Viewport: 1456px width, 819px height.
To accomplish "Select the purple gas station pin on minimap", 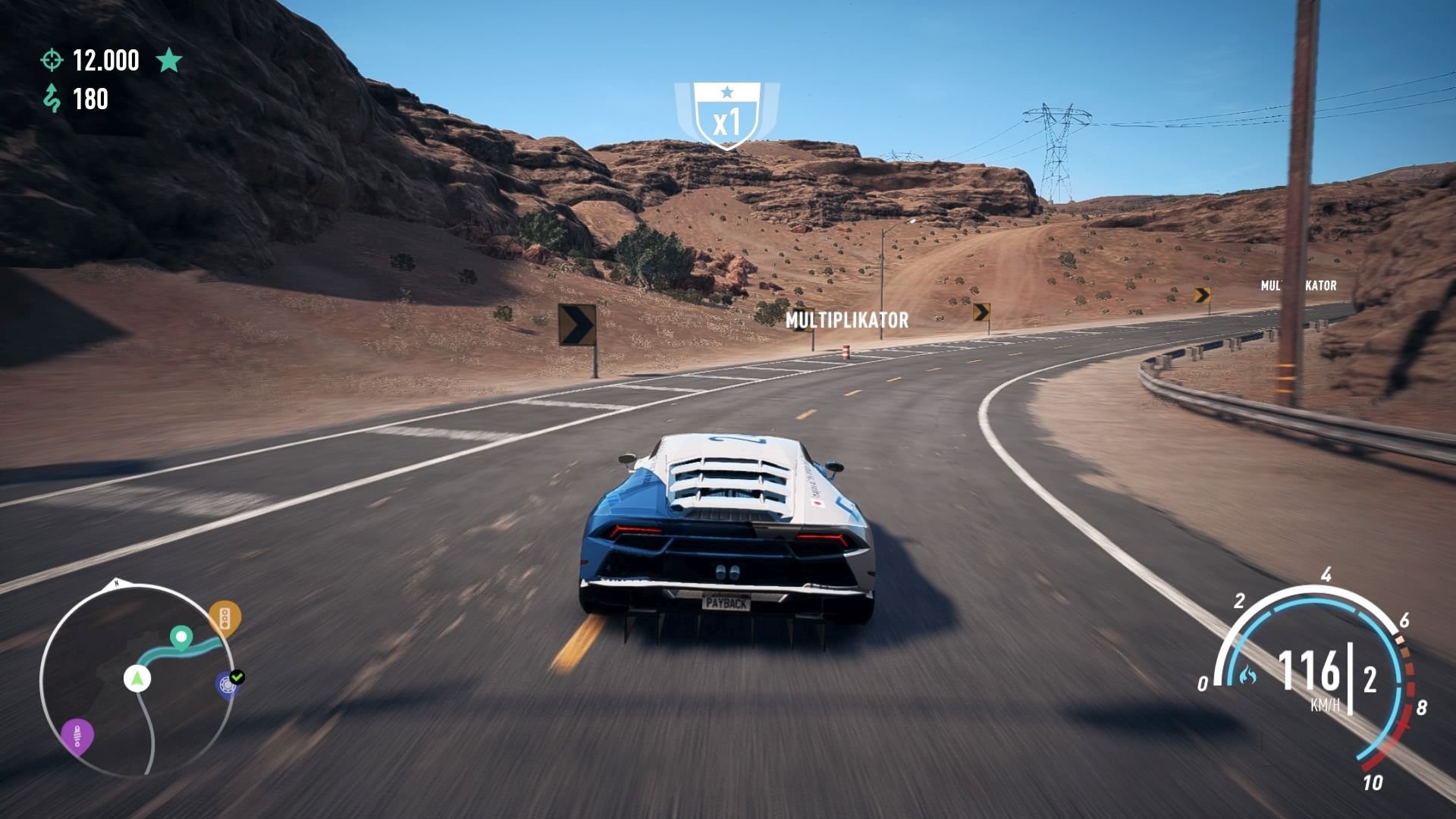I will 77,734.
